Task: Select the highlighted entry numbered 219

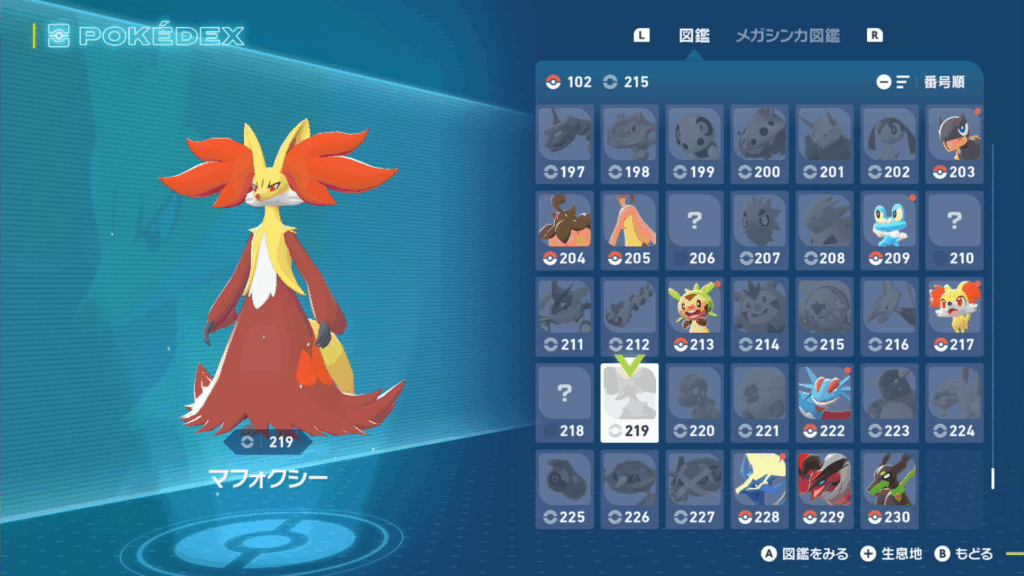Action: (x=629, y=402)
